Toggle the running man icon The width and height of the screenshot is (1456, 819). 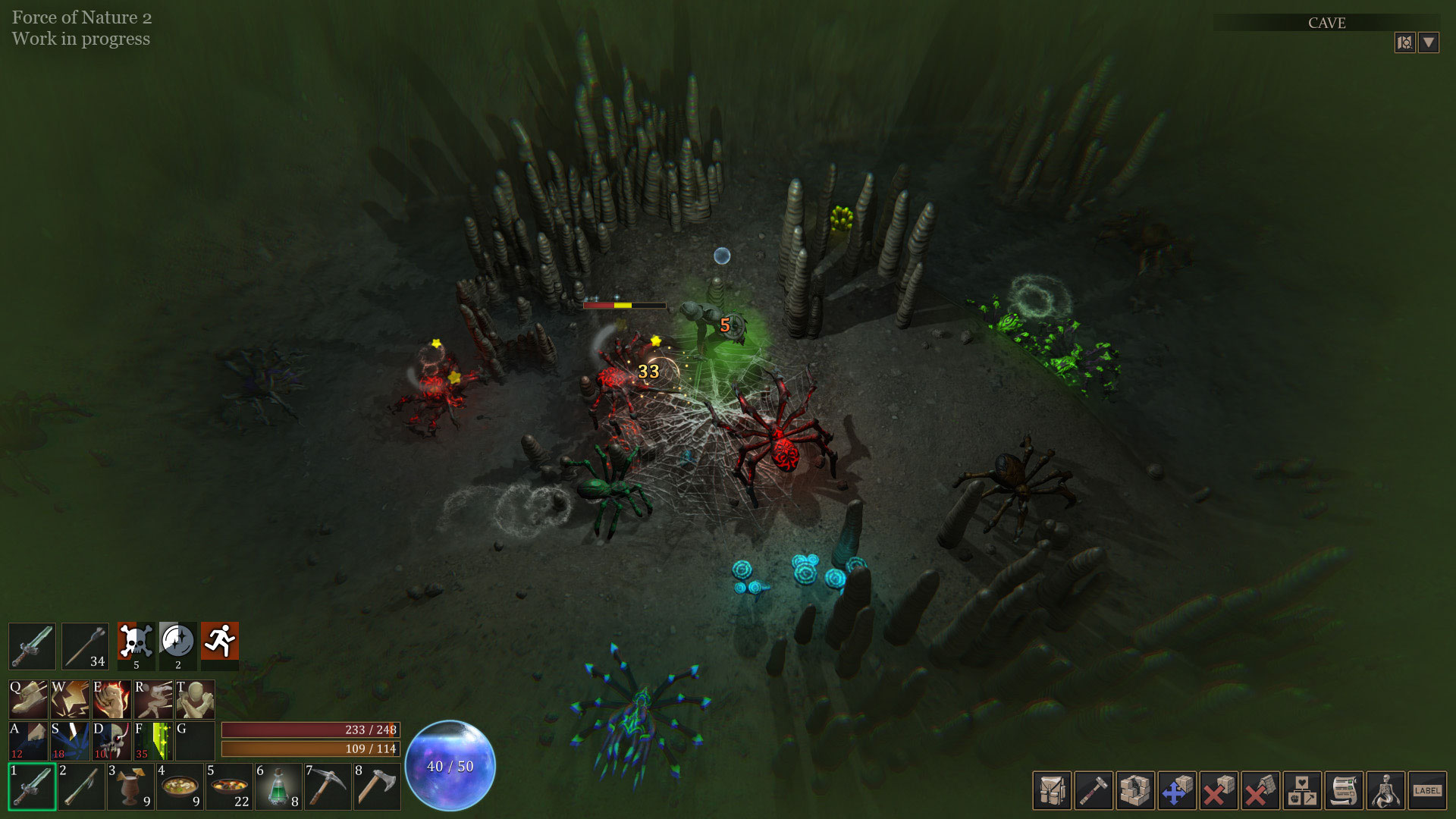coord(220,642)
